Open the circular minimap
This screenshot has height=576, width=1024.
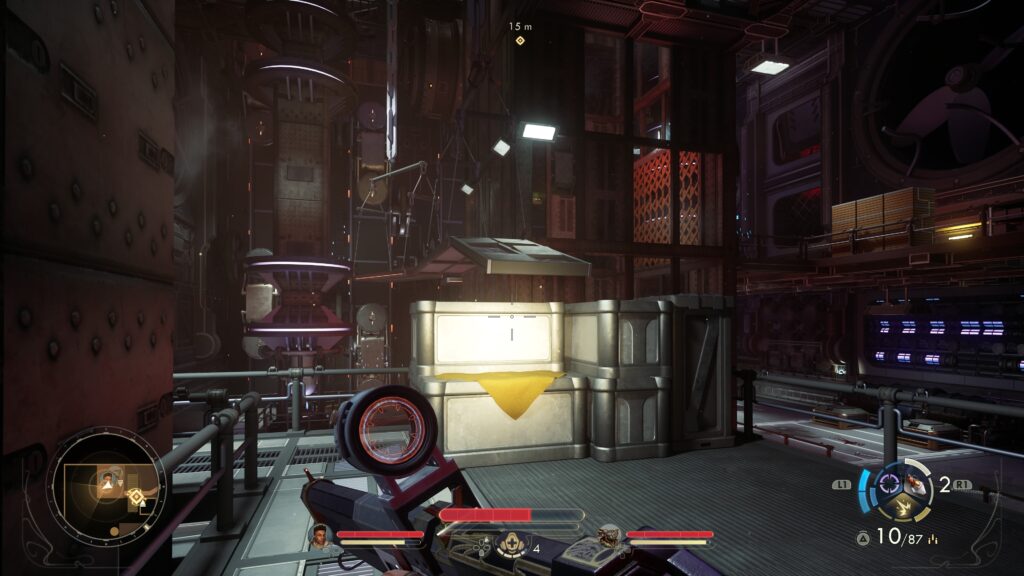[106, 490]
